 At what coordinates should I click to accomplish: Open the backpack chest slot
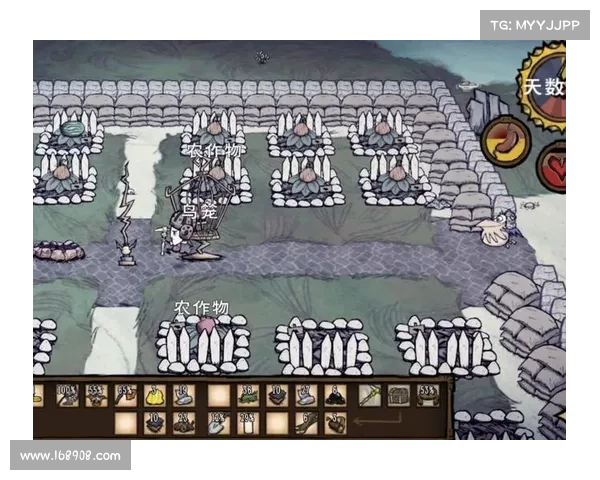click(x=398, y=395)
